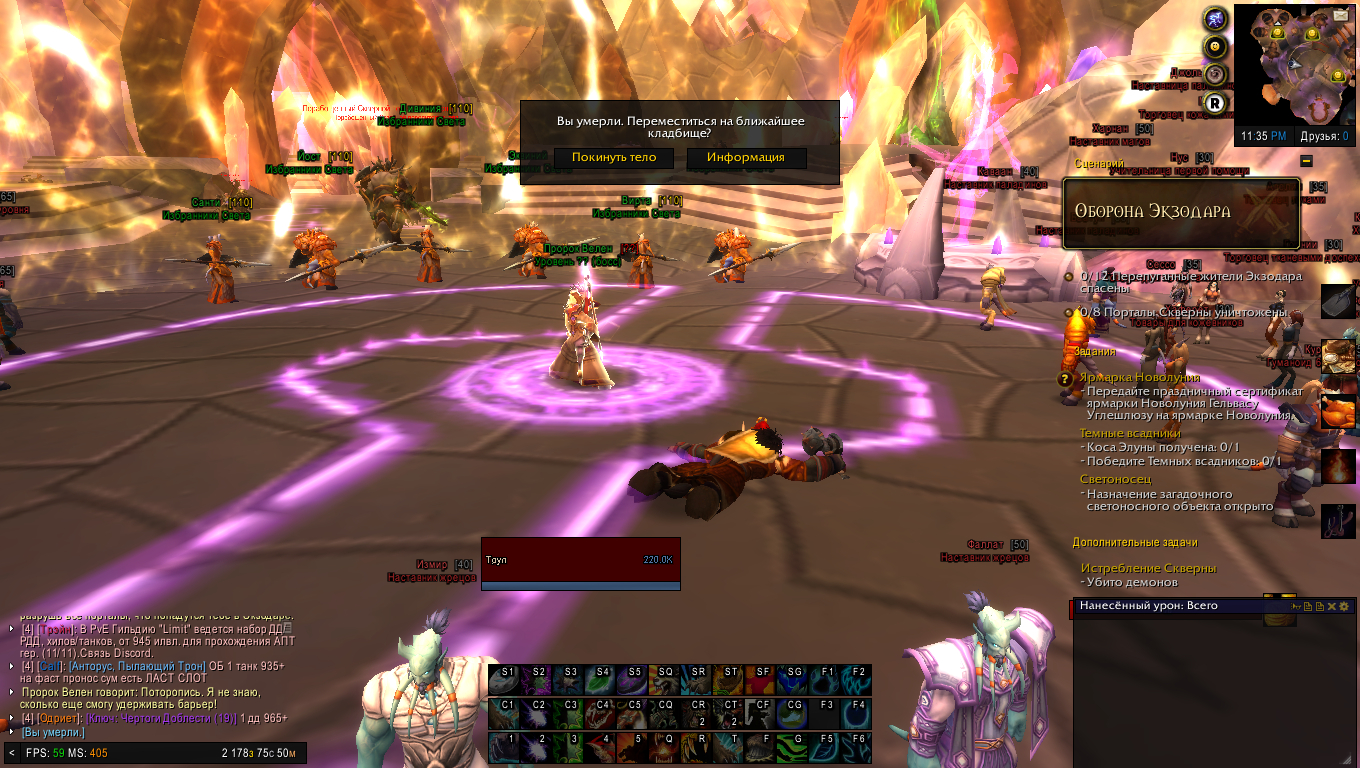Click the lightning minimap button
This screenshot has height=768, width=1360.
[x=1215, y=19]
